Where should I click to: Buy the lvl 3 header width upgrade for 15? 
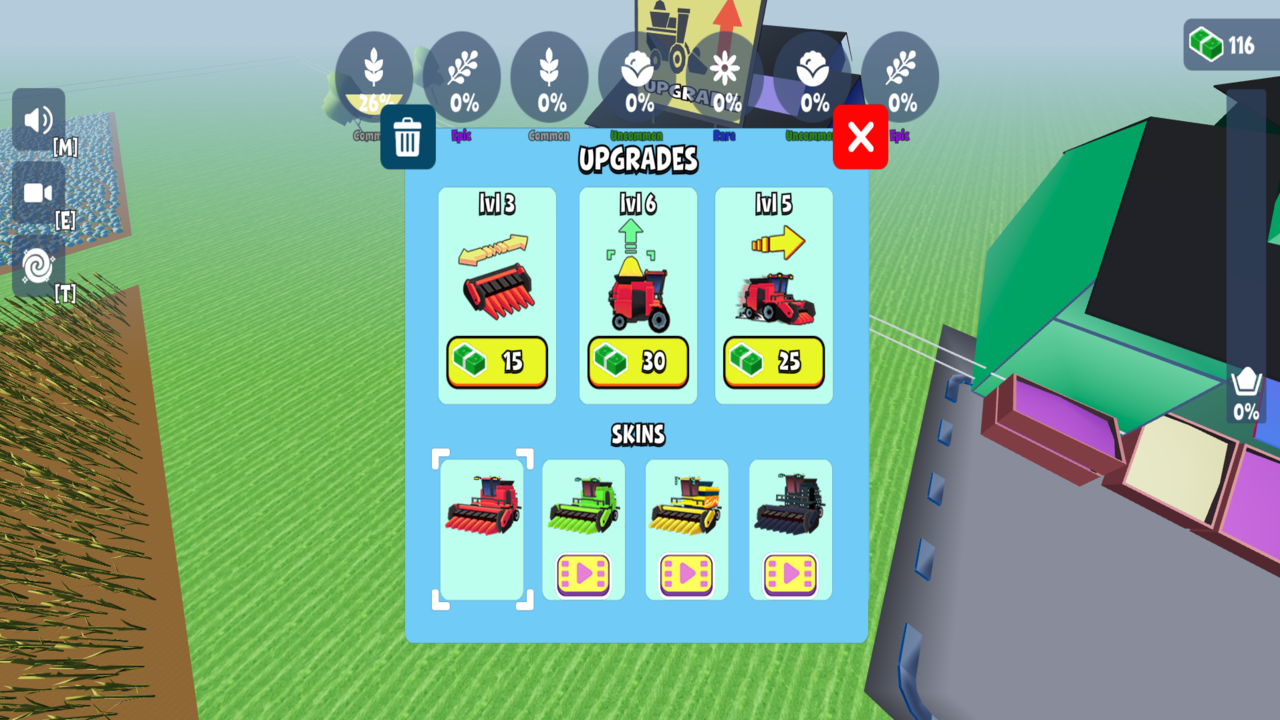pyautogui.click(x=497, y=362)
